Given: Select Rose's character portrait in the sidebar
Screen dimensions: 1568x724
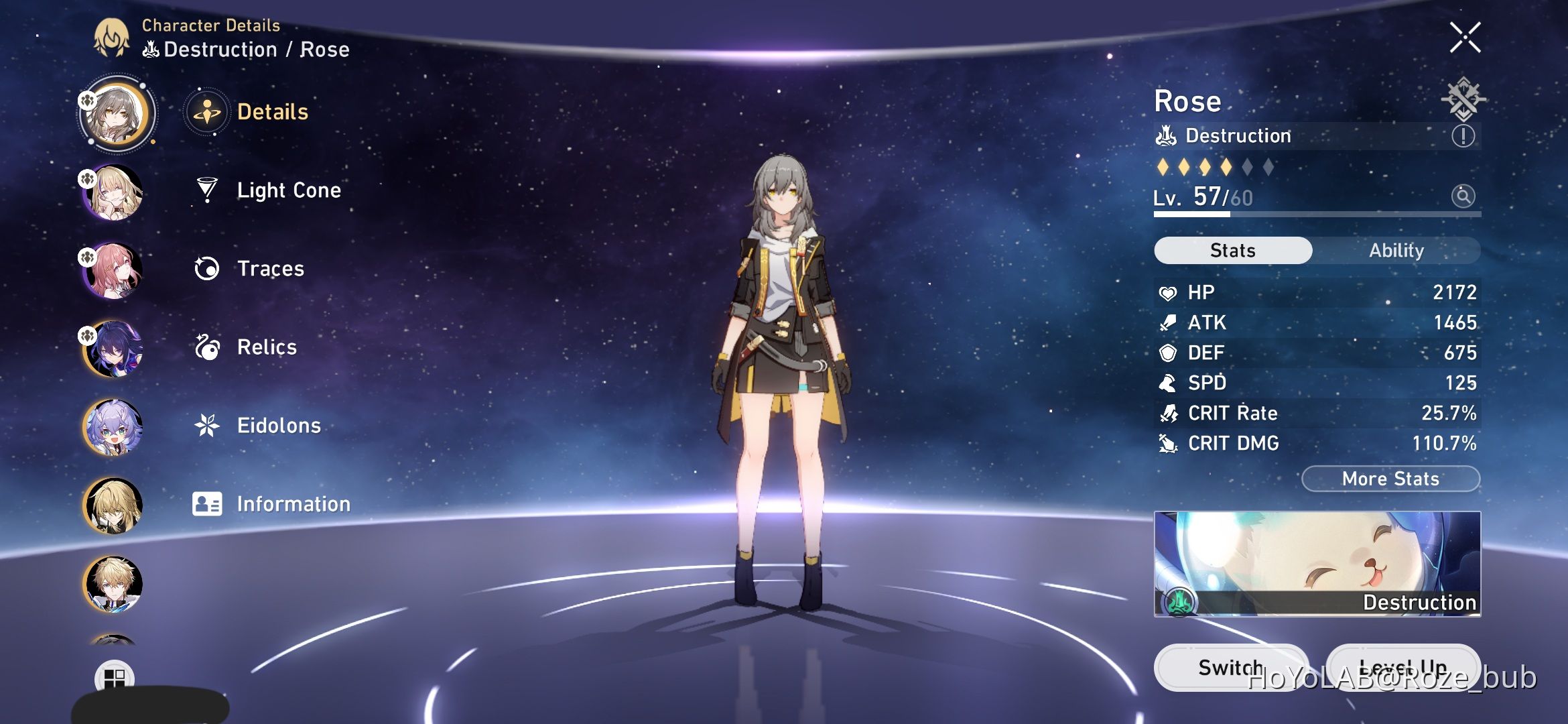Looking at the screenshot, I should (114, 114).
